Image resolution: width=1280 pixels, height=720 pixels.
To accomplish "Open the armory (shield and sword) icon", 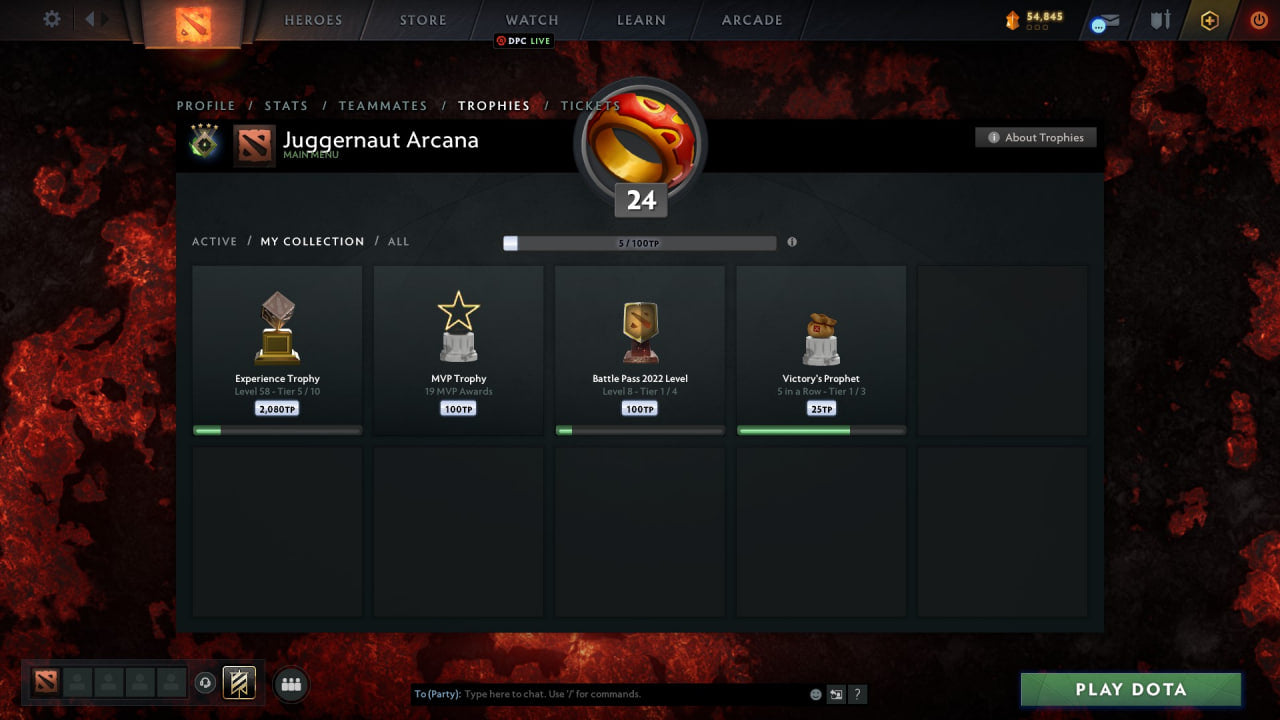I will (x=1159, y=19).
